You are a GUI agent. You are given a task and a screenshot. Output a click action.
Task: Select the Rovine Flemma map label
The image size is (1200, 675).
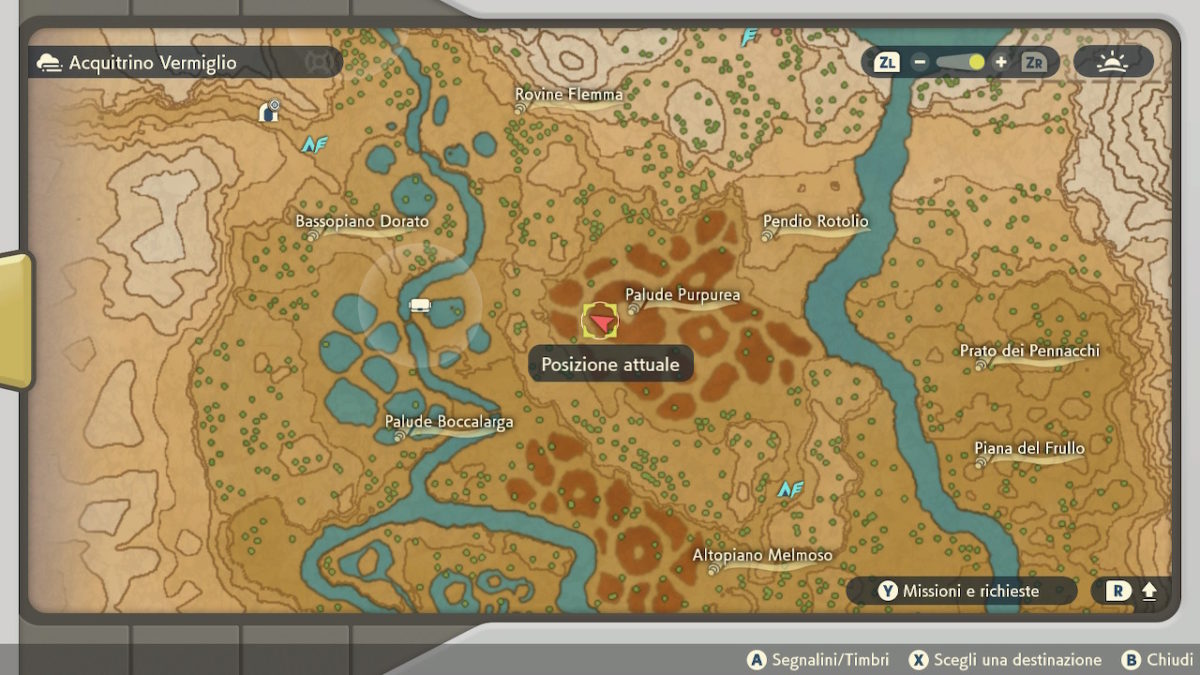(568, 95)
